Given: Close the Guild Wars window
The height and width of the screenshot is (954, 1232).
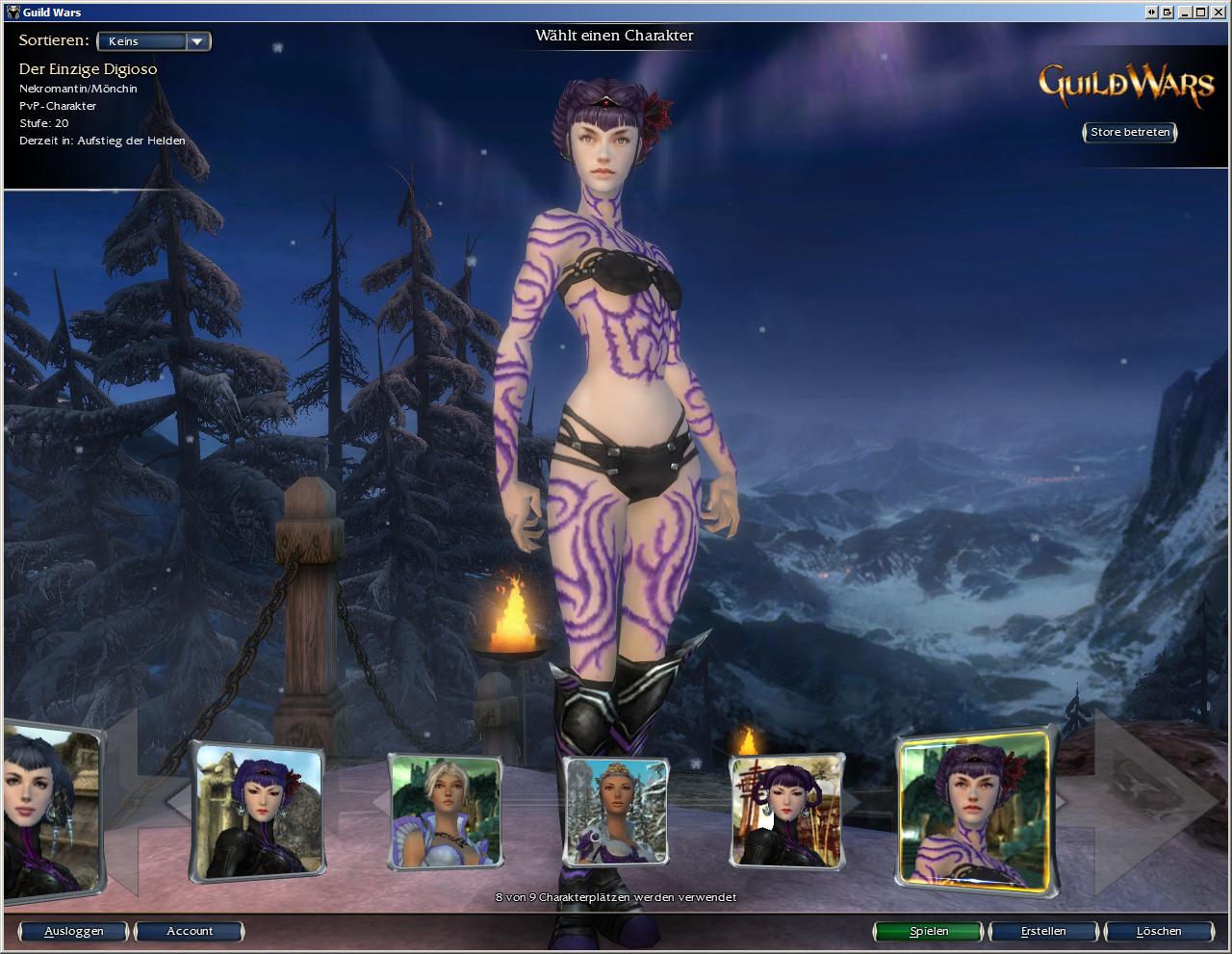Looking at the screenshot, I should 1218,13.
